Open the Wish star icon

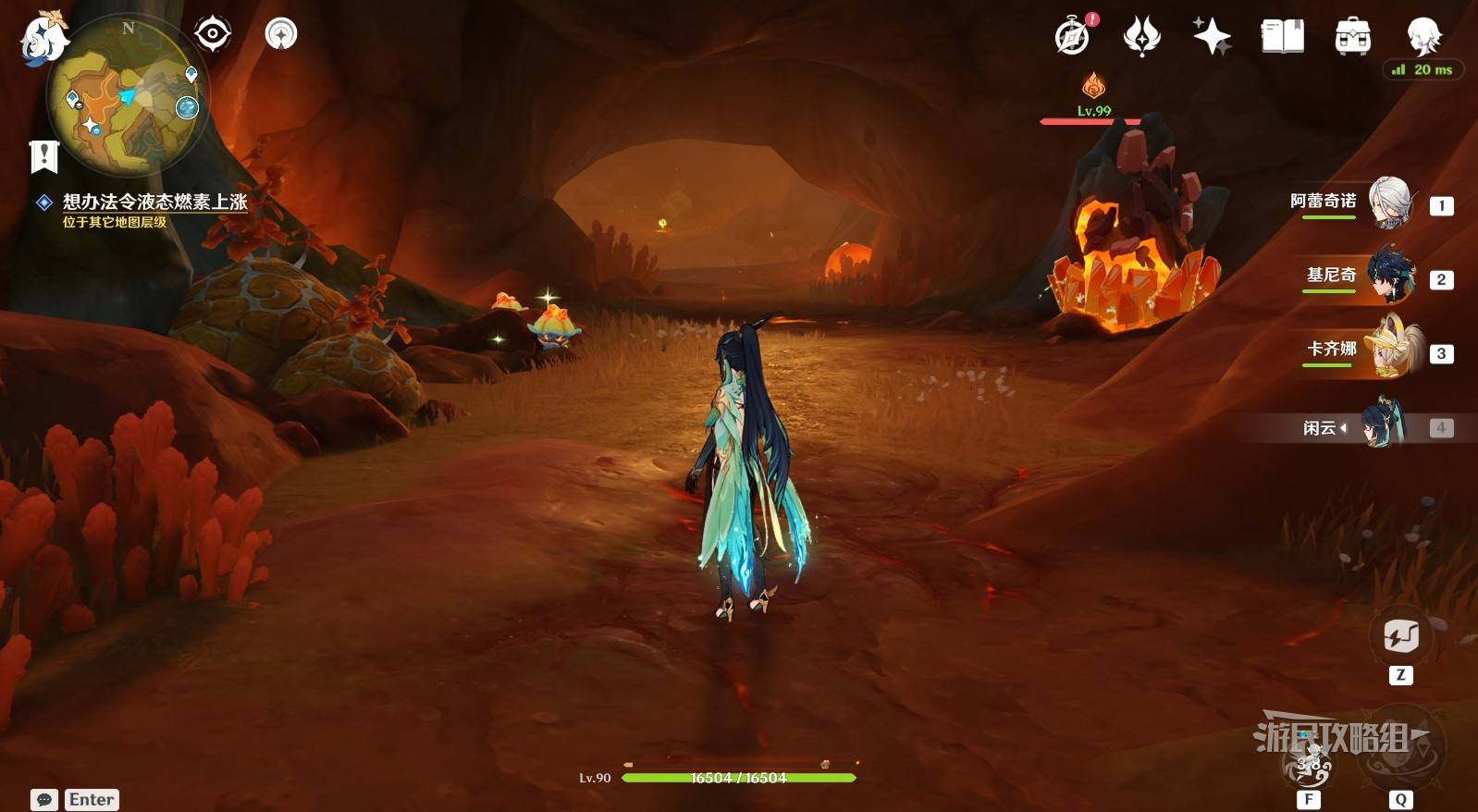click(x=1212, y=36)
